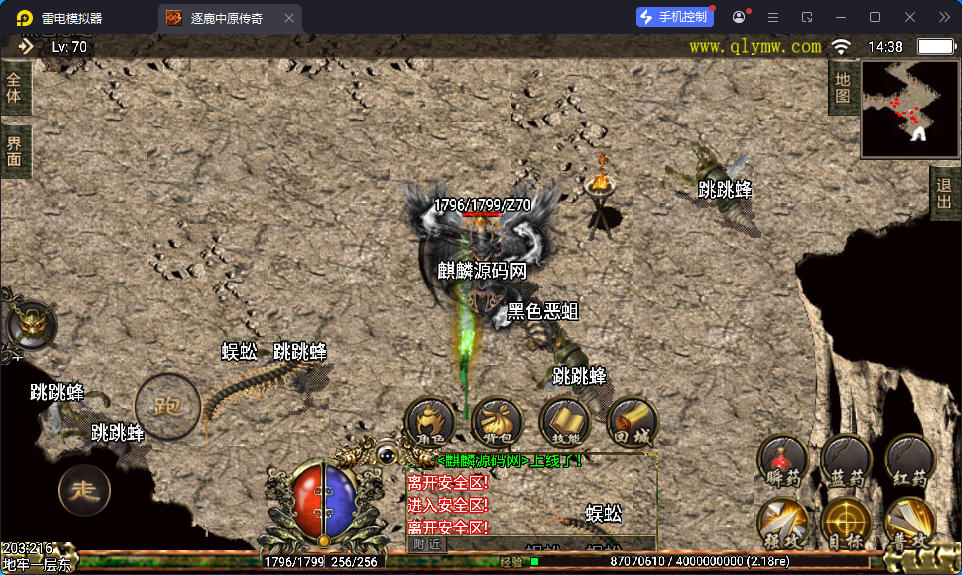Switch movement to 走 walk mode

(x=84, y=490)
